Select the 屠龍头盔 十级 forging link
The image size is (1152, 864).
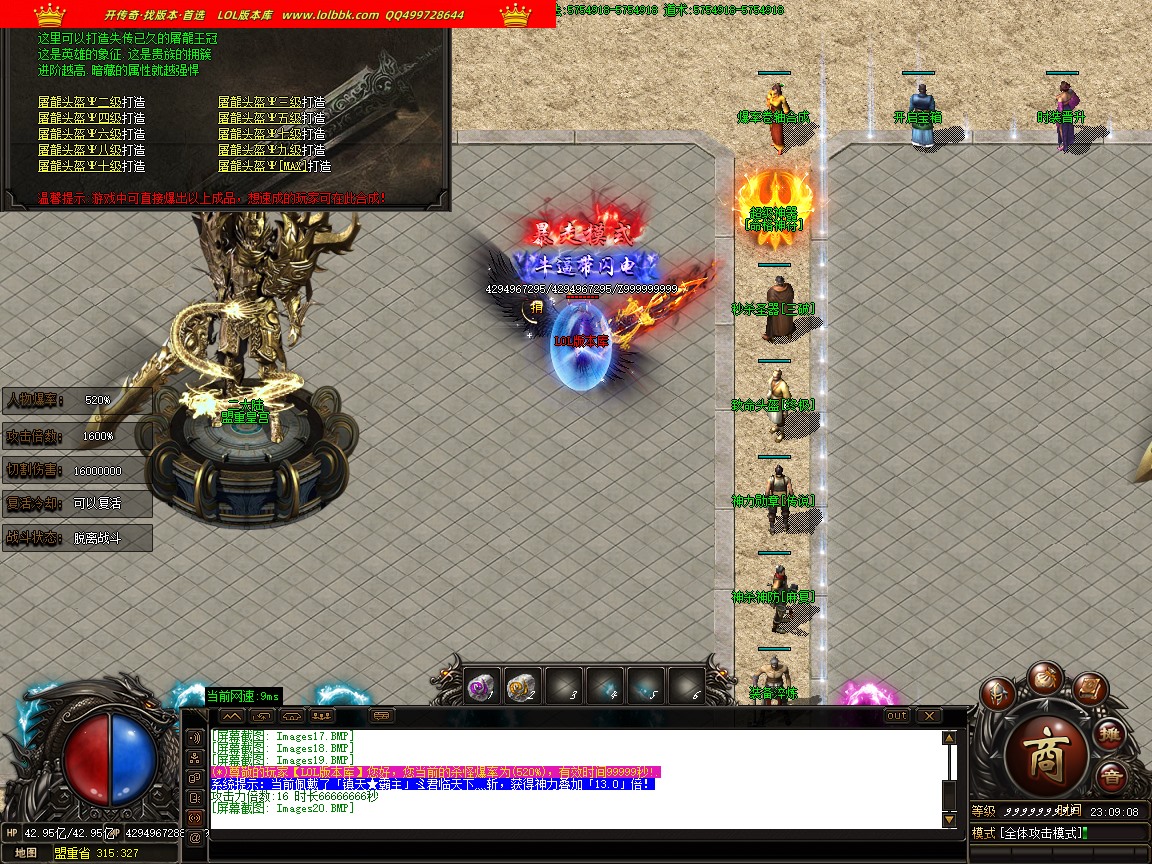click(x=91, y=166)
